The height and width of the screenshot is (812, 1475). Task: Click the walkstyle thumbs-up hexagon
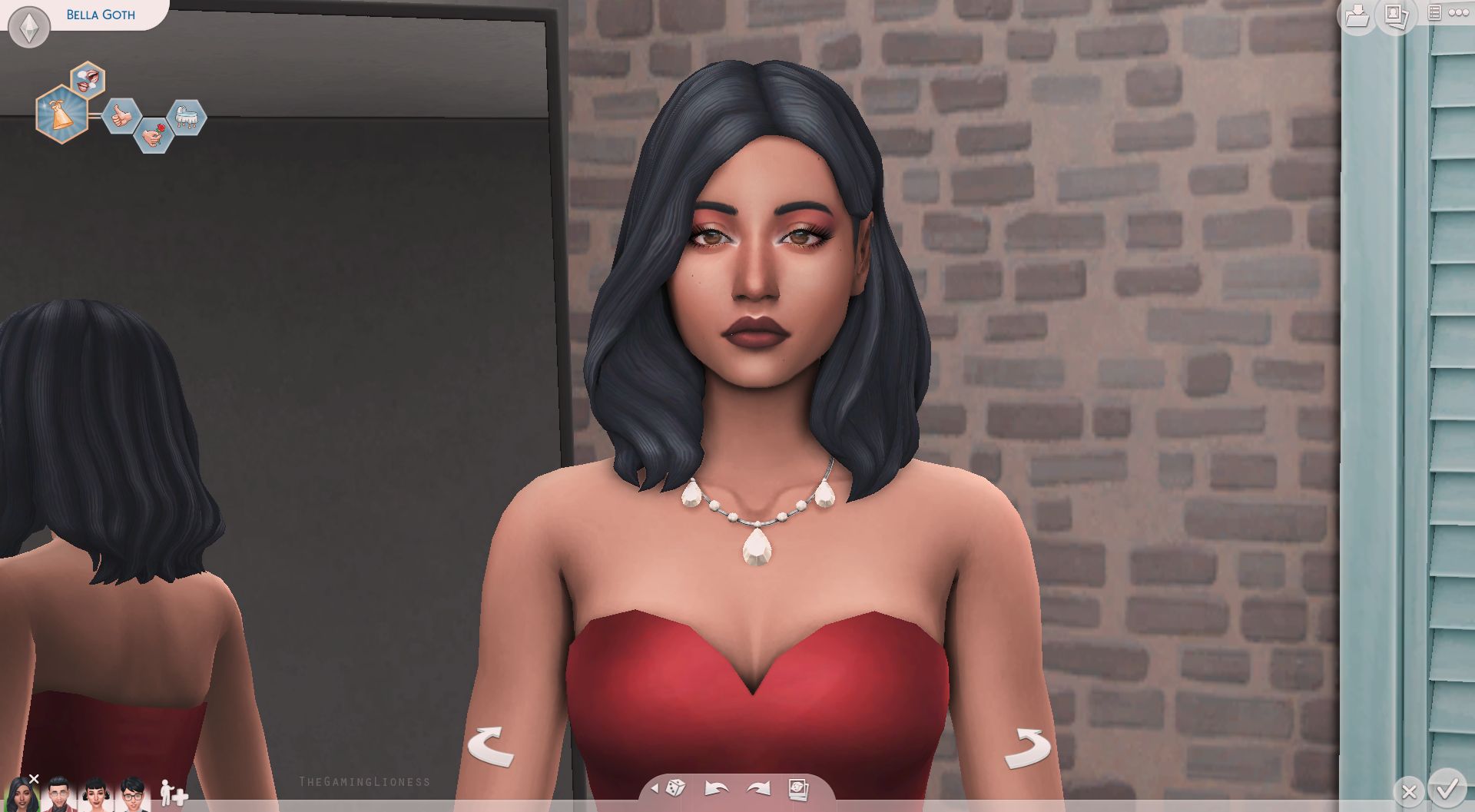(121, 117)
